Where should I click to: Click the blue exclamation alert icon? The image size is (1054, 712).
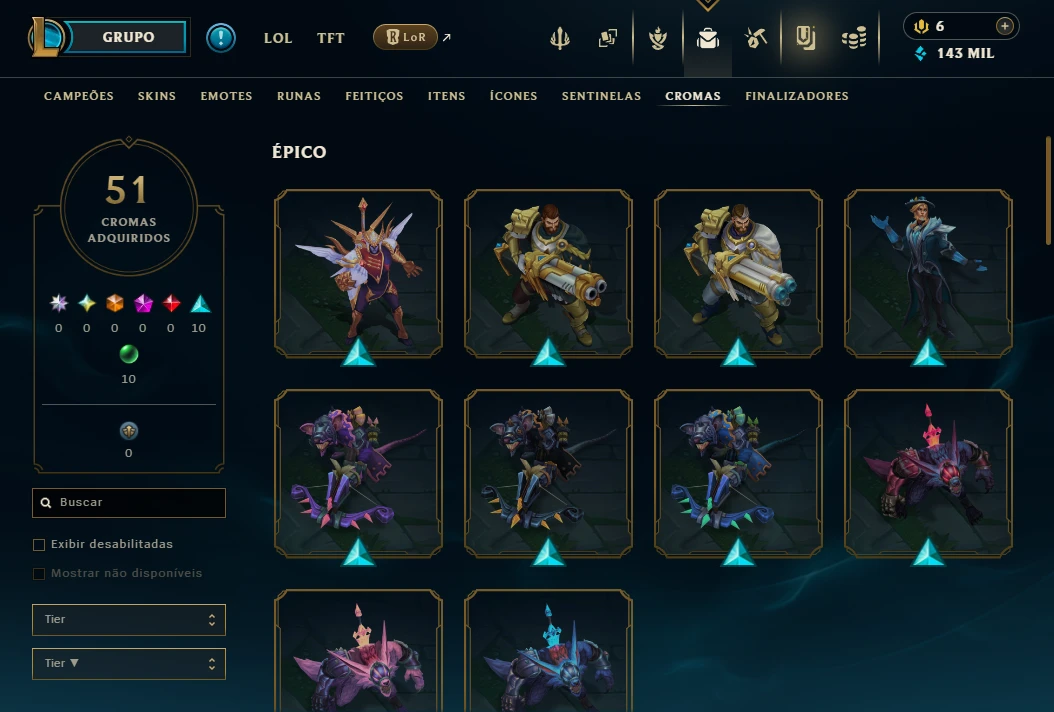221,38
